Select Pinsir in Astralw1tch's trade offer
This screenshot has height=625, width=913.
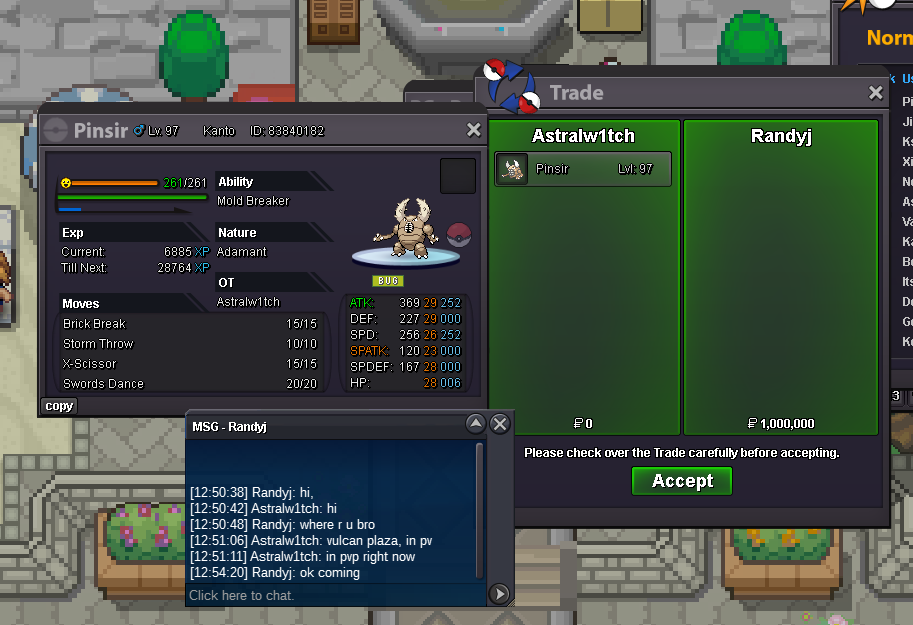[583, 169]
